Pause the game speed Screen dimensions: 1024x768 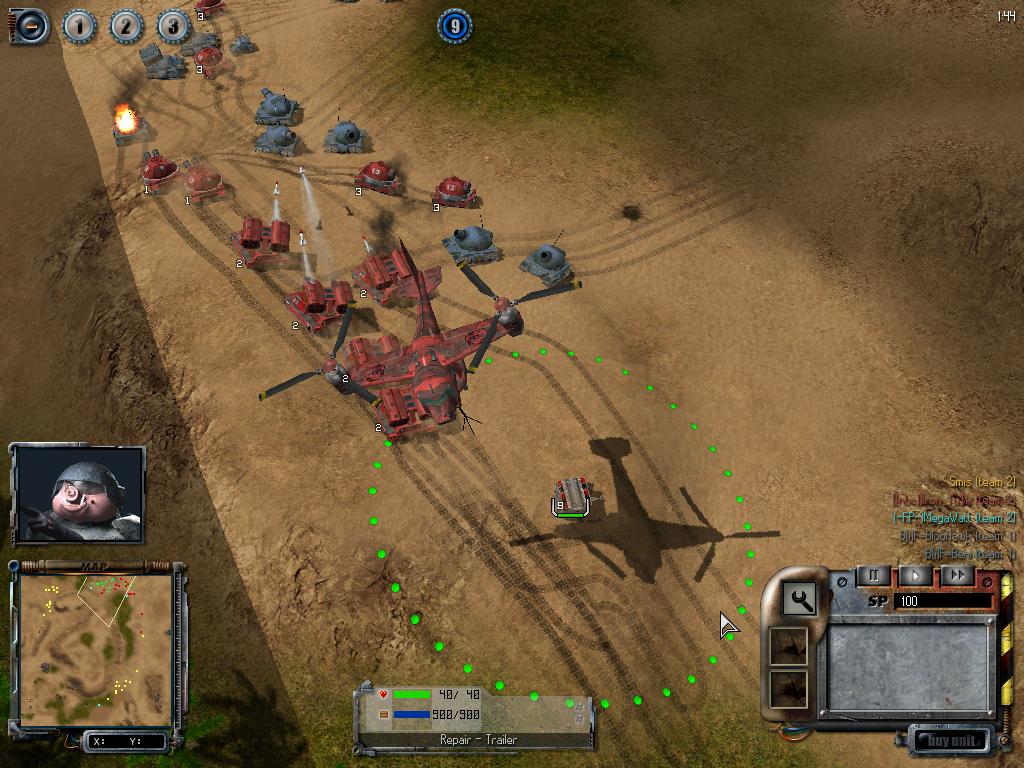(x=873, y=576)
